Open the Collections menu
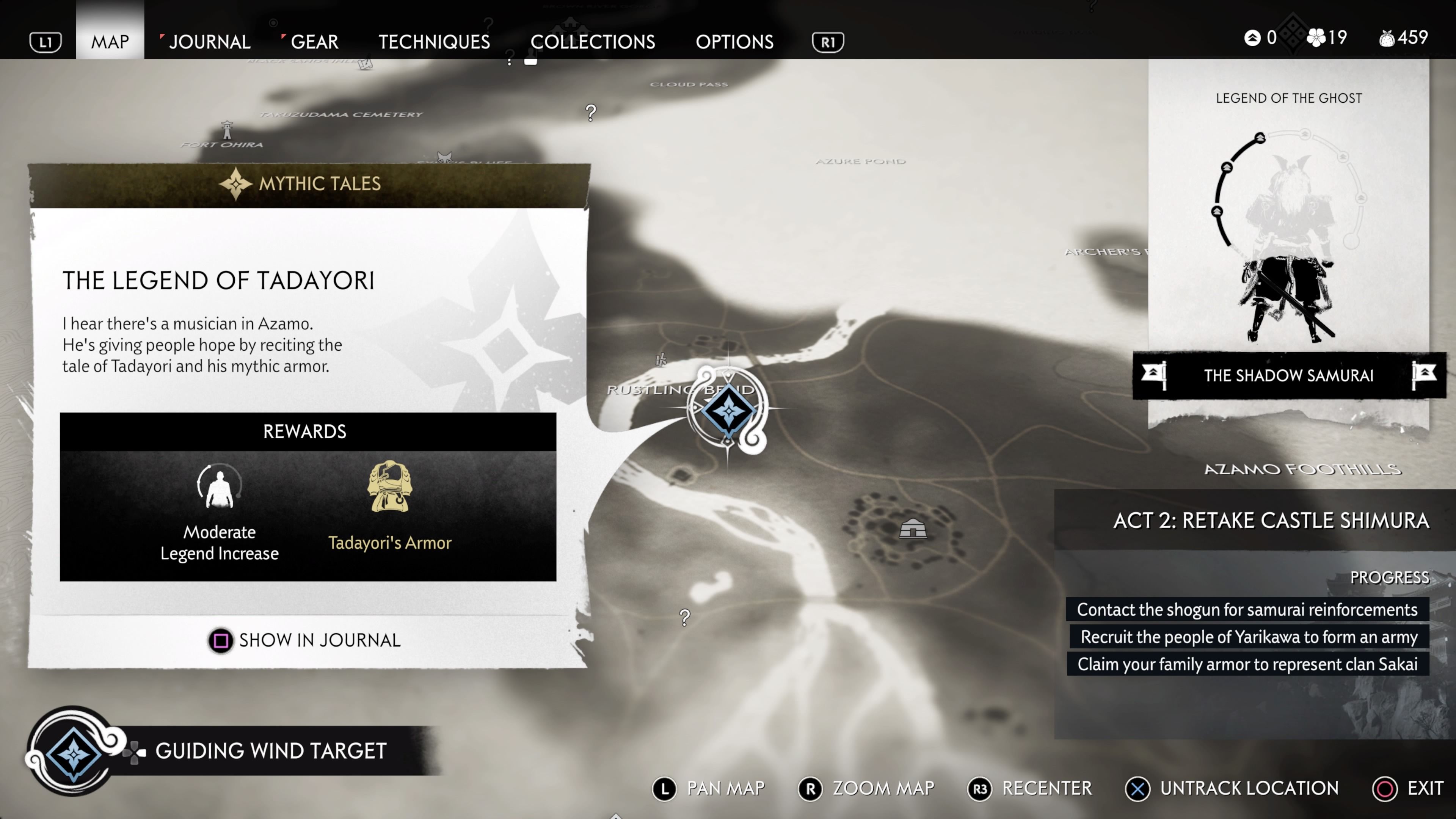The image size is (1456, 819). click(x=594, y=41)
